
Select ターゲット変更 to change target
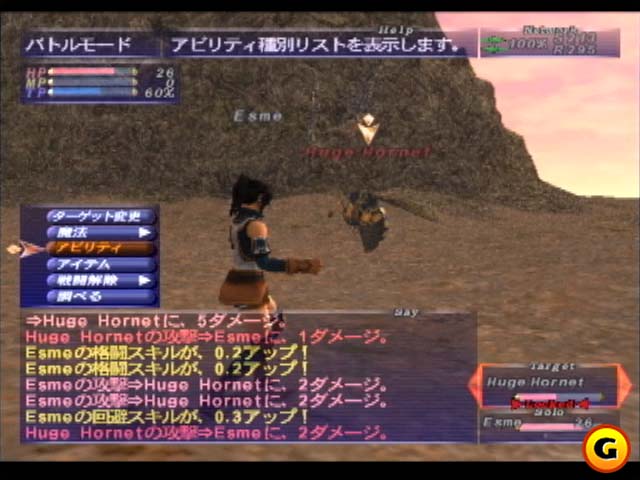100,216
